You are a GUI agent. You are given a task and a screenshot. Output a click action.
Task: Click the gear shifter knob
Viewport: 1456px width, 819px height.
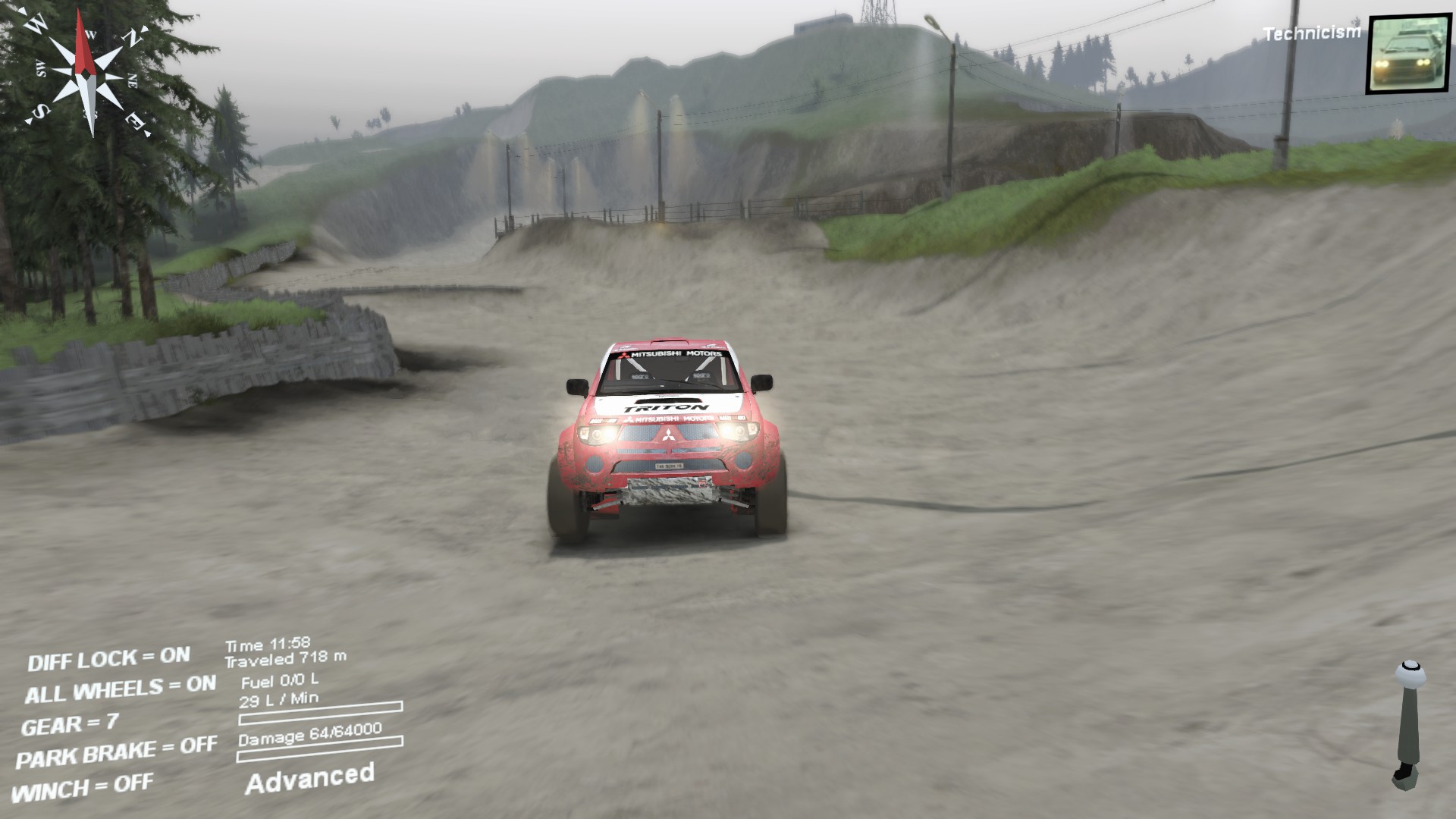[x=1410, y=673]
